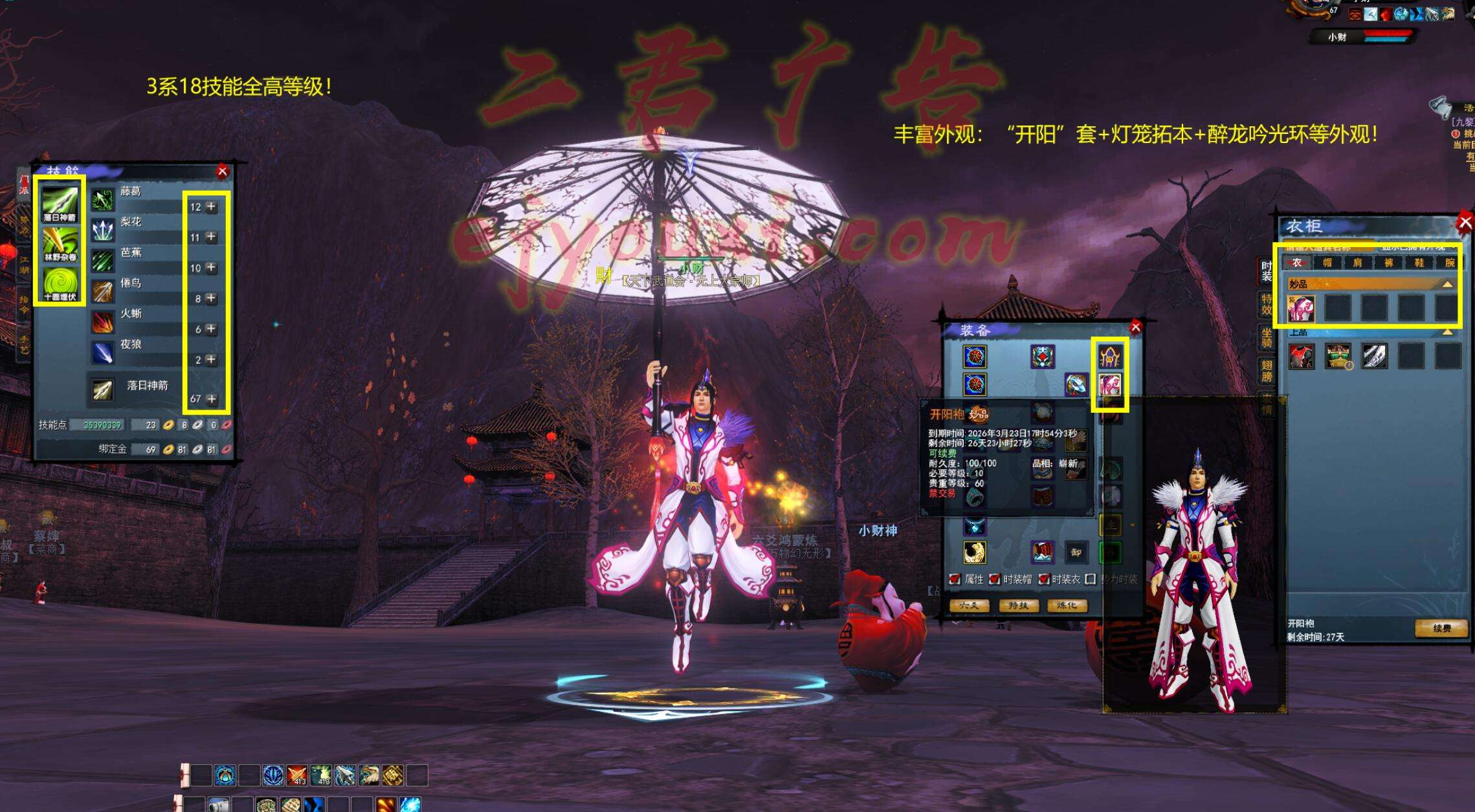Viewport: 1475px width, 812px height.
Task: Select the 开阳袍 outfit in the wardrobe
Action: [1301, 309]
